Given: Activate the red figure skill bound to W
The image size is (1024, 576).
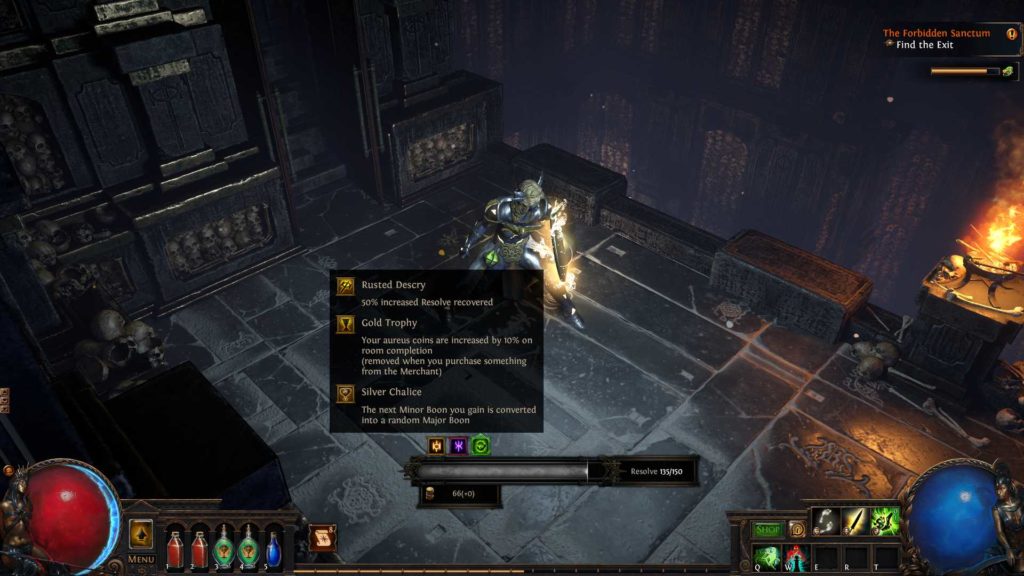Looking at the screenshot, I should click(x=796, y=556).
